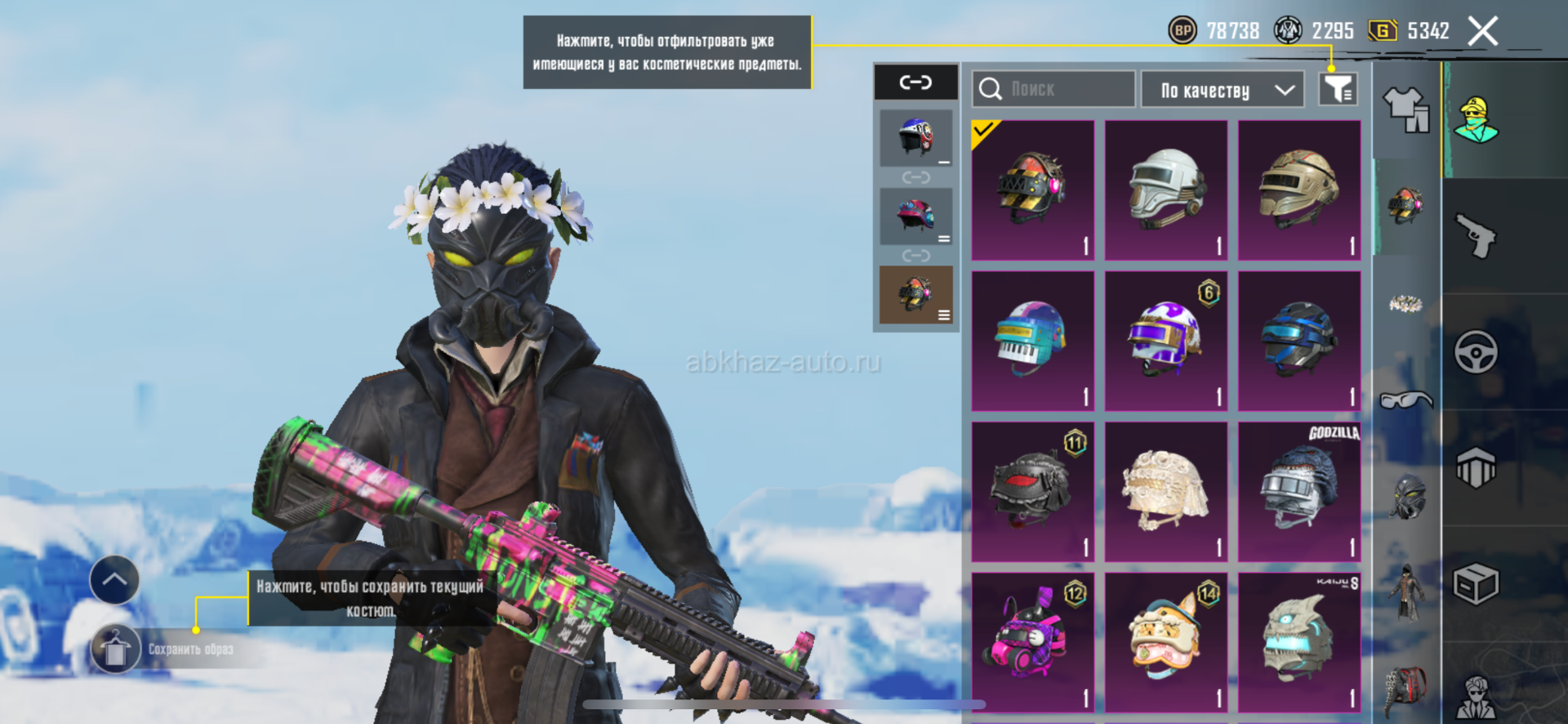
Task: Choose the Godzilla helmet skin
Action: tap(1298, 491)
